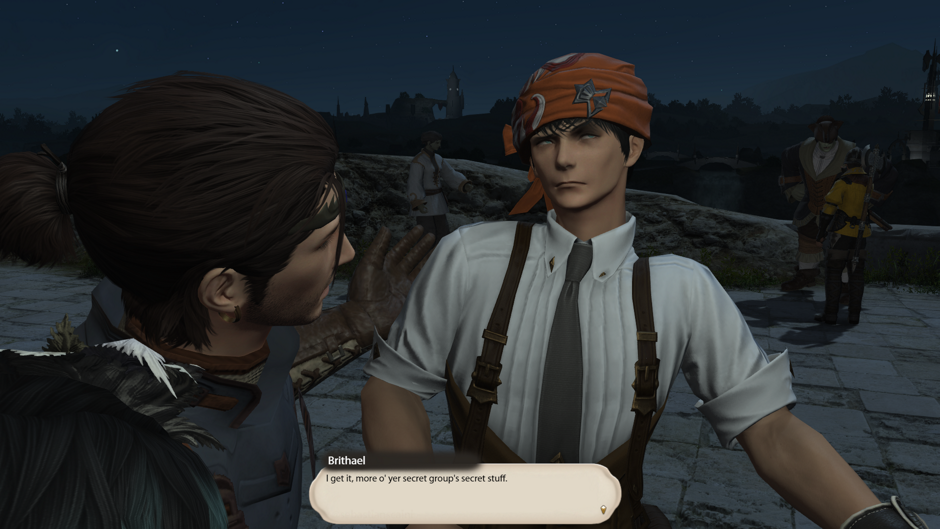The width and height of the screenshot is (940, 529).
Task: Advance Brithael's dialogue text box
Action: point(464,492)
